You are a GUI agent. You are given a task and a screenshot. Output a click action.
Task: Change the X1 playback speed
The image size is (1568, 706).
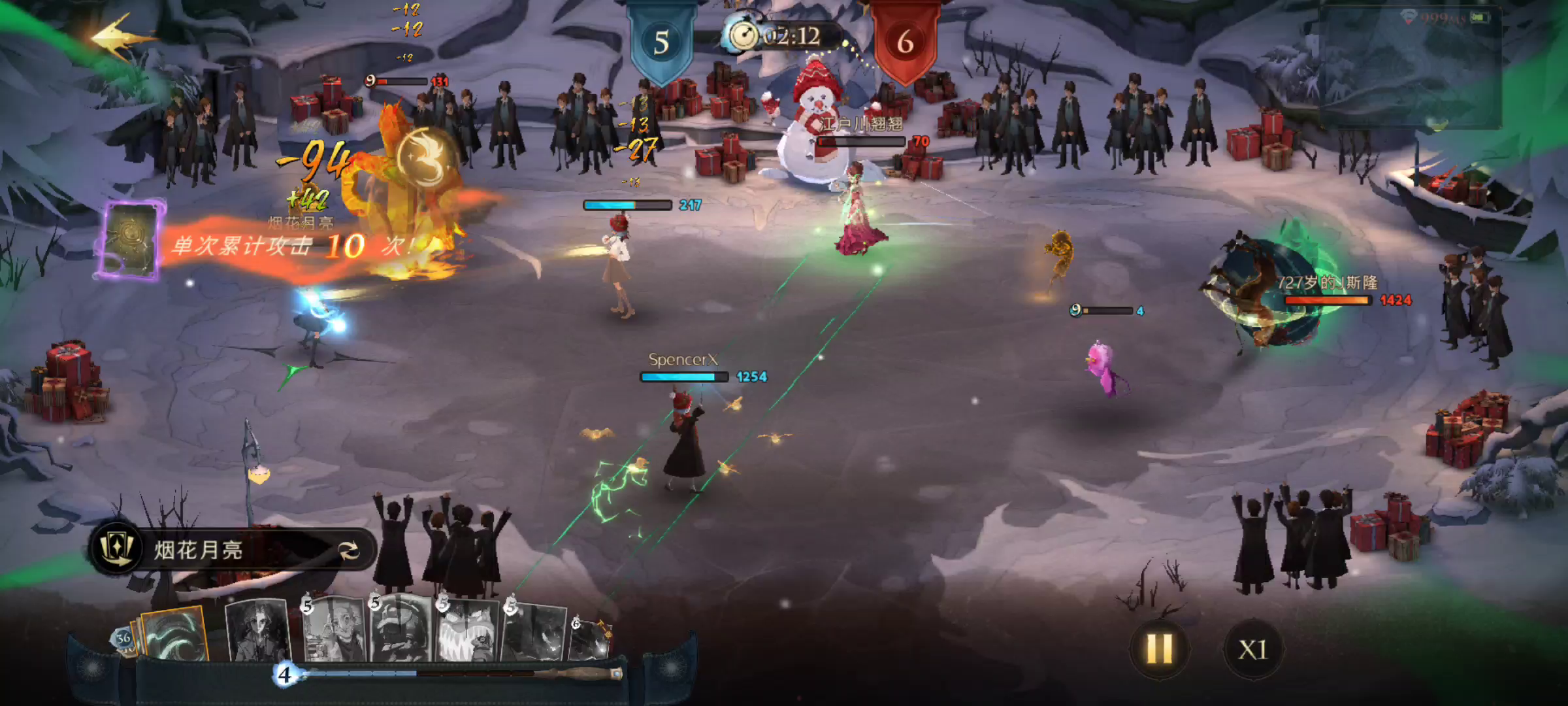pyautogui.click(x=1252, y=649)
